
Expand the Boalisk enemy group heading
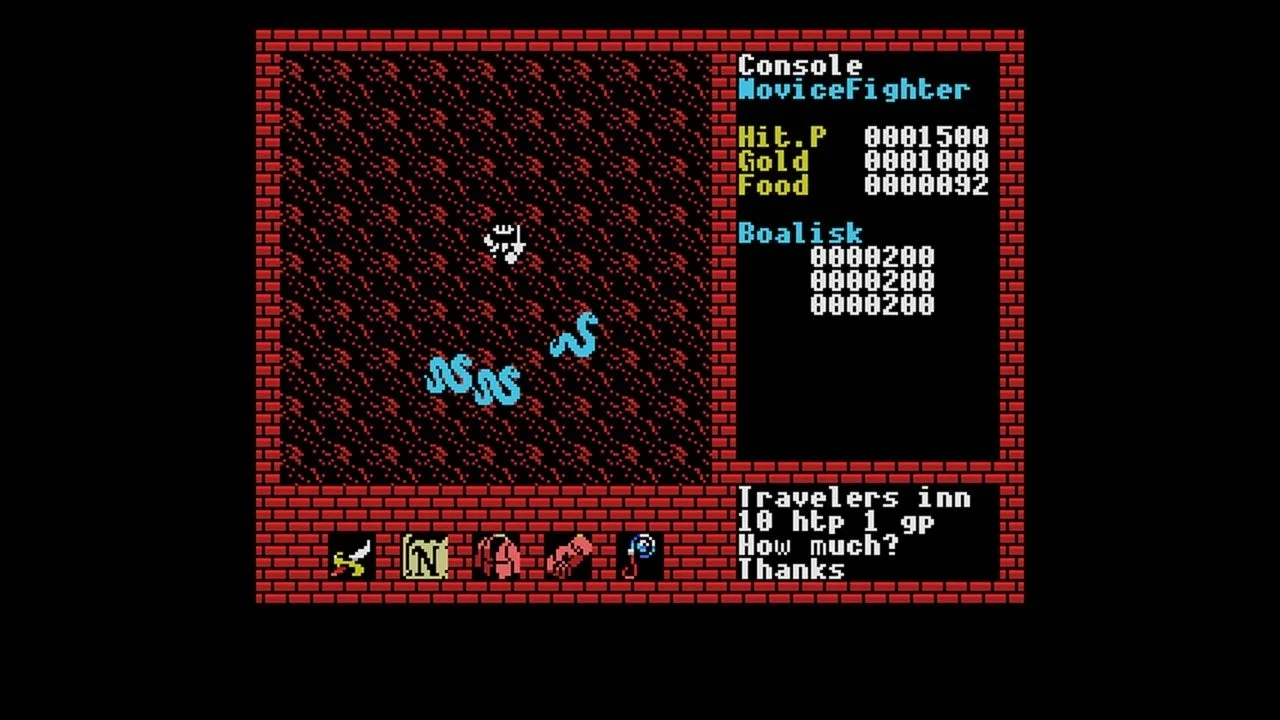(x=798, y=233)
